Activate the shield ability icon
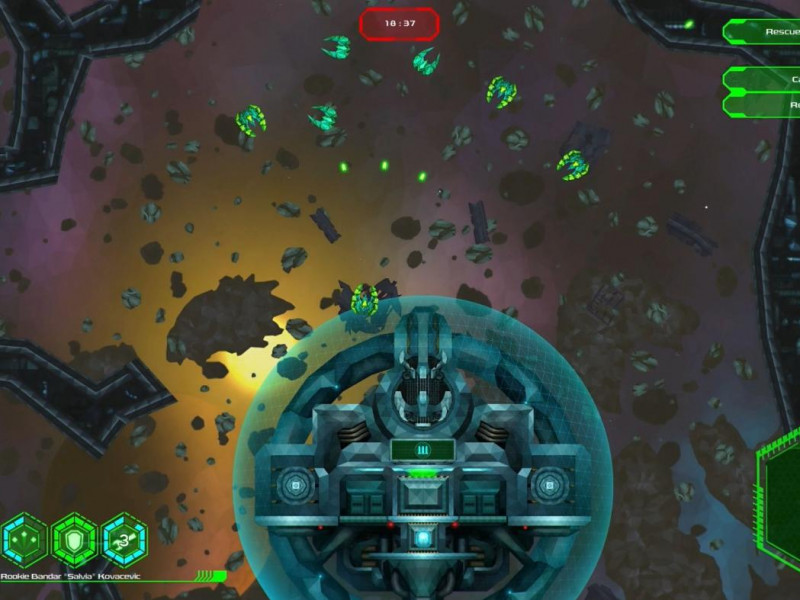This screenshot has height=600, width=800. [75, 540]
